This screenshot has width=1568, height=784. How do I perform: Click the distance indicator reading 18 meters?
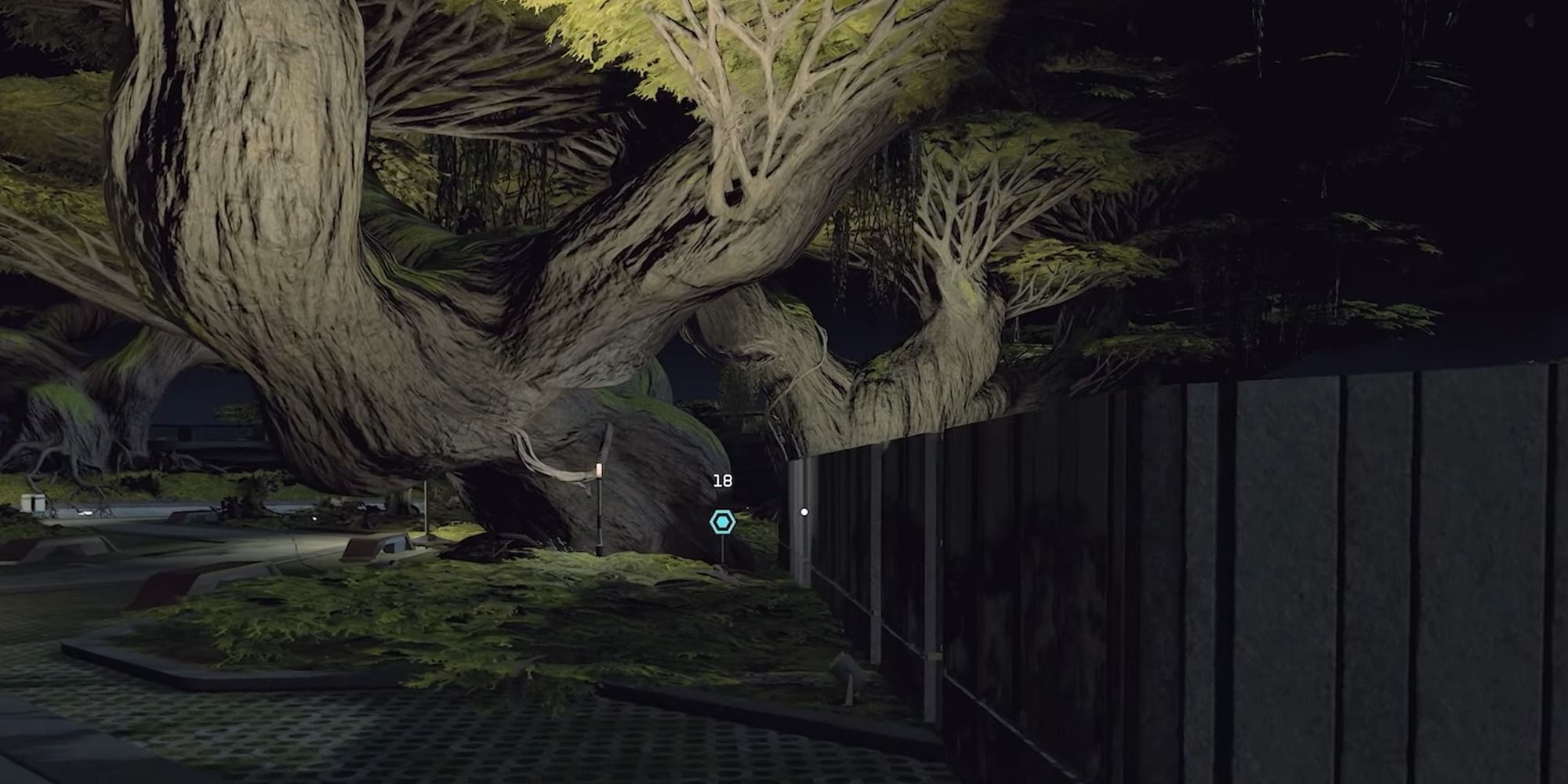coord(722,481)
